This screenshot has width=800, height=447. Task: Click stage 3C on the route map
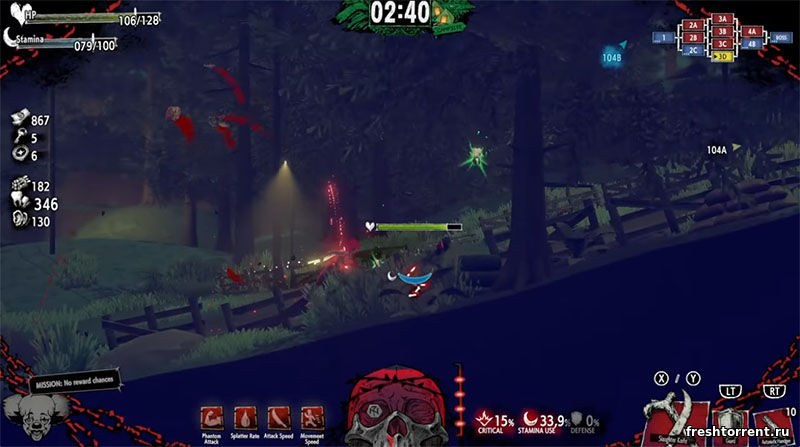723,43
